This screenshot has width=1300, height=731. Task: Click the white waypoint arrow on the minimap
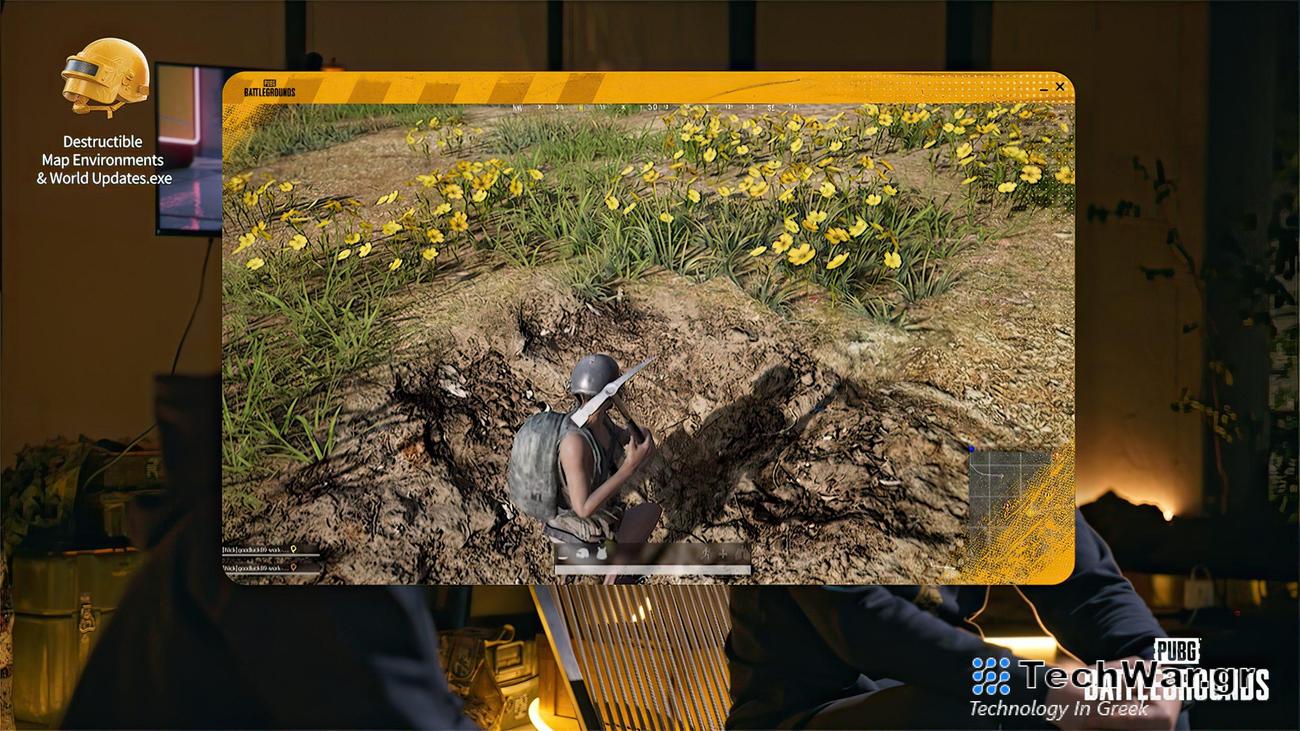1002,476
